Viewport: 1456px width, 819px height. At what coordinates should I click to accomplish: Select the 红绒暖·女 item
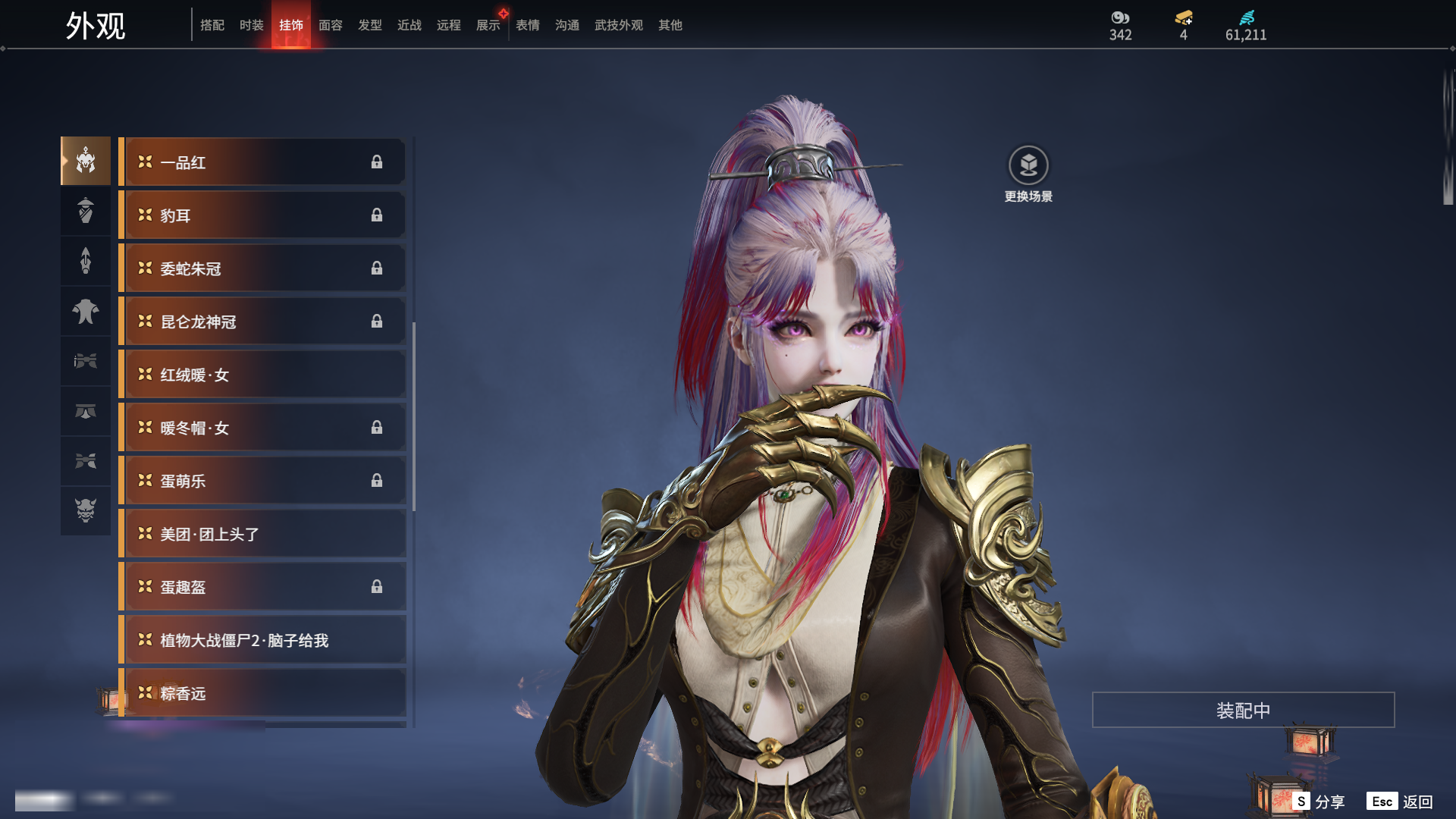coord(262,375)
